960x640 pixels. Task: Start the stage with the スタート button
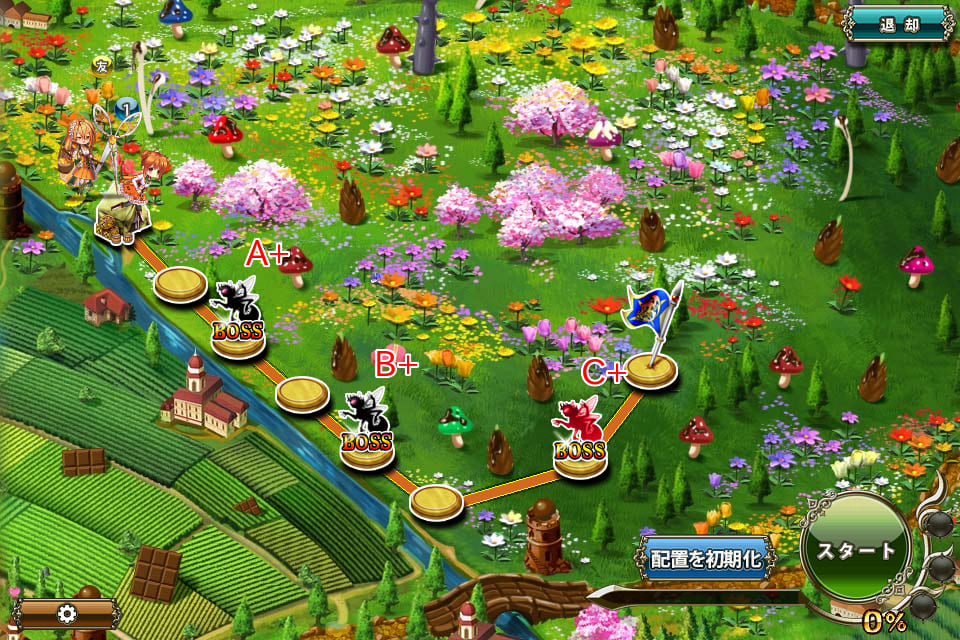click(x=855, y=551)
